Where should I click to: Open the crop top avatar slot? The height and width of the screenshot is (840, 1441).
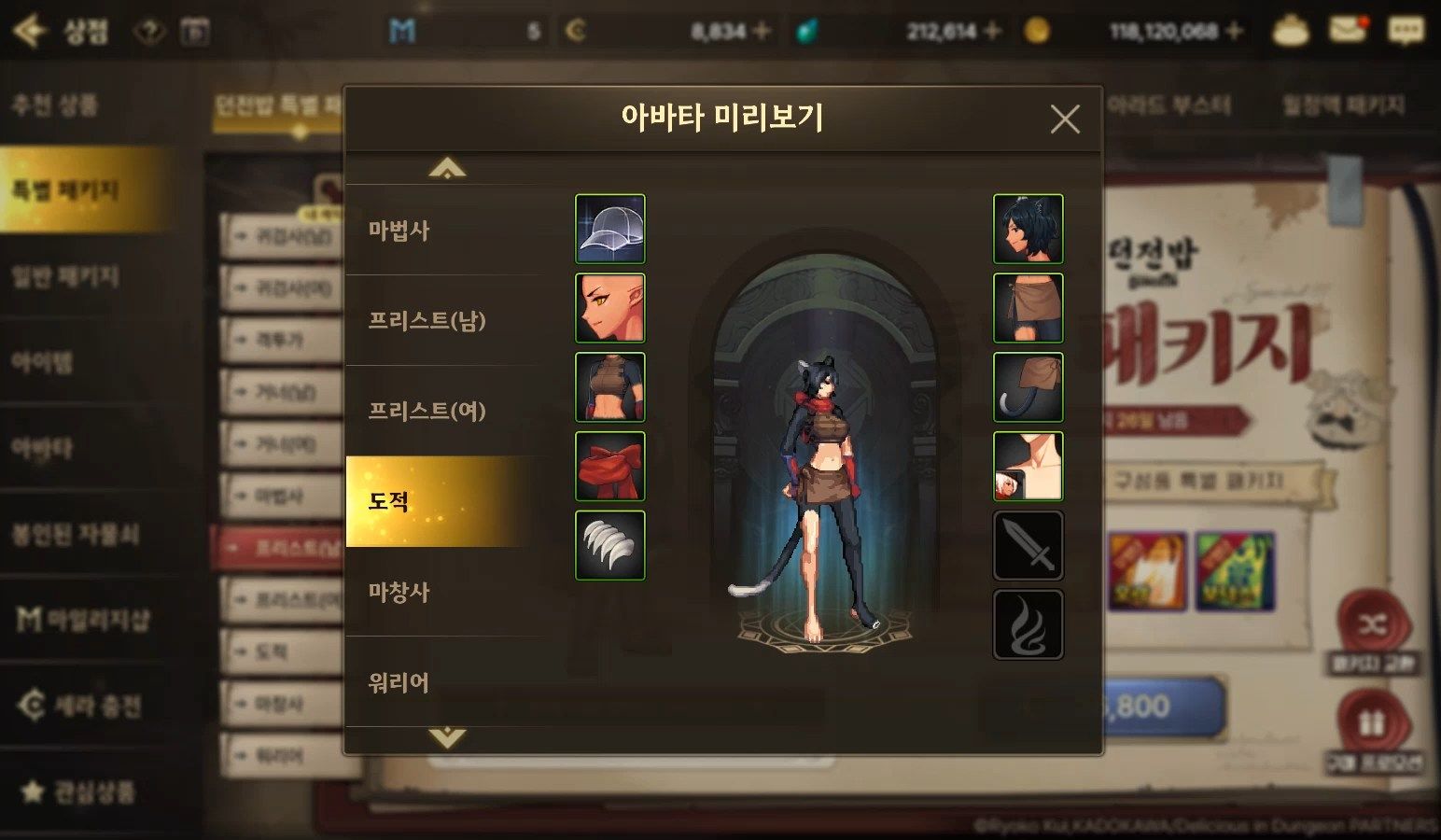click(610, 387)
